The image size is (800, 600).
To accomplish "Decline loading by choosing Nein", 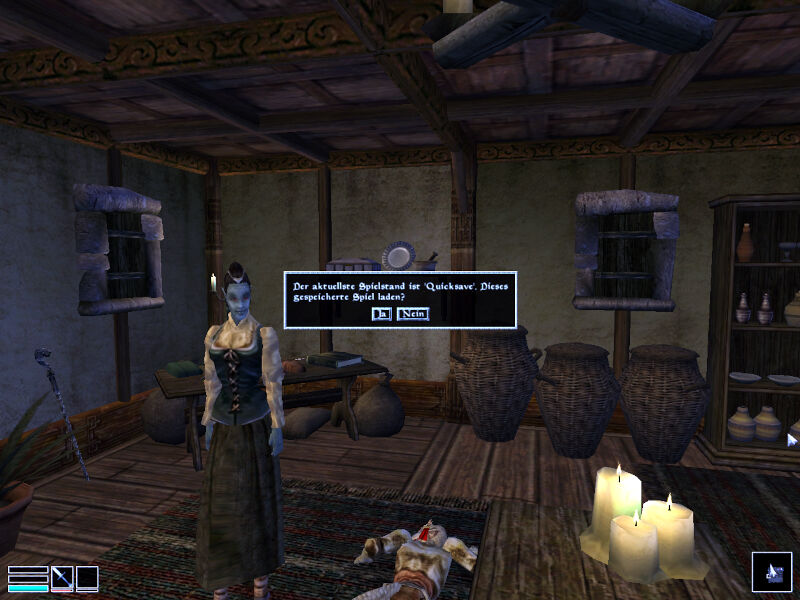I will tap(412, 314).
